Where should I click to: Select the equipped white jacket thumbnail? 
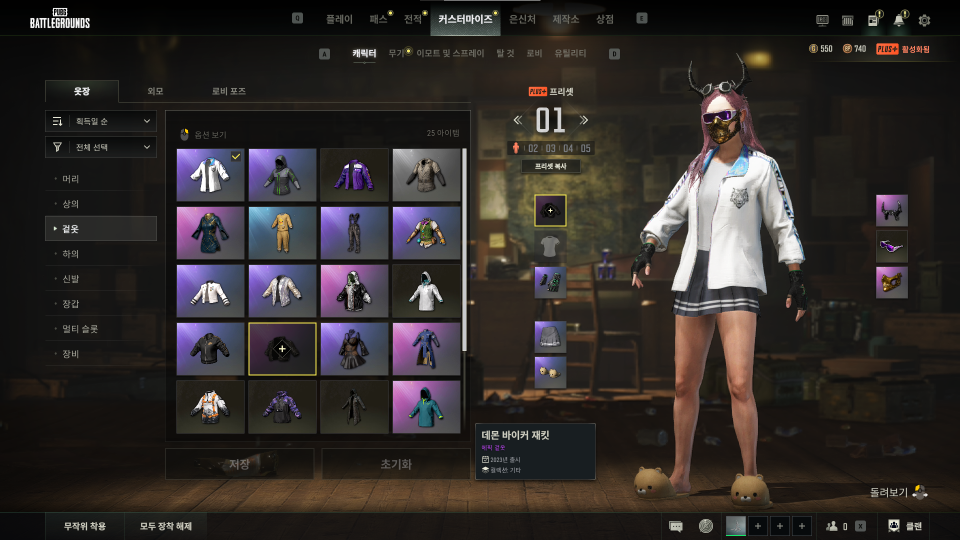click(x=210, y=175)
